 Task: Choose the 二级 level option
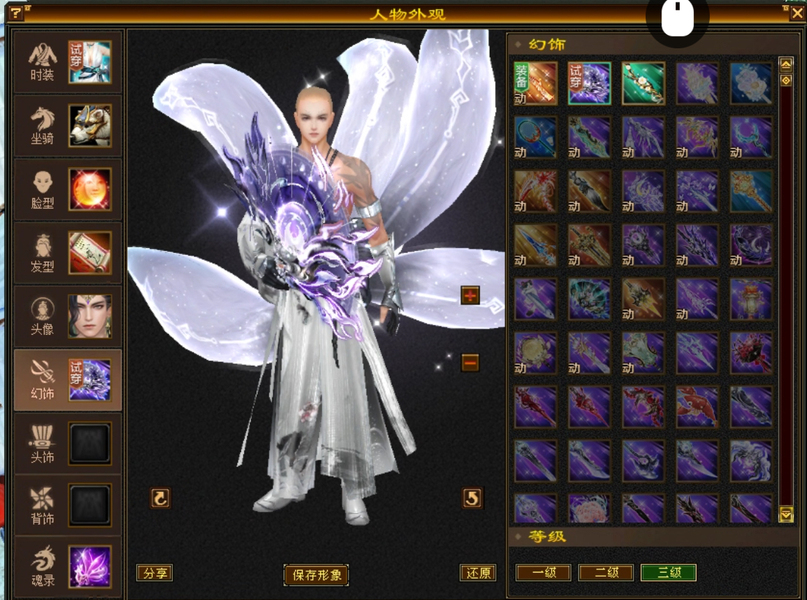point(606,573)
